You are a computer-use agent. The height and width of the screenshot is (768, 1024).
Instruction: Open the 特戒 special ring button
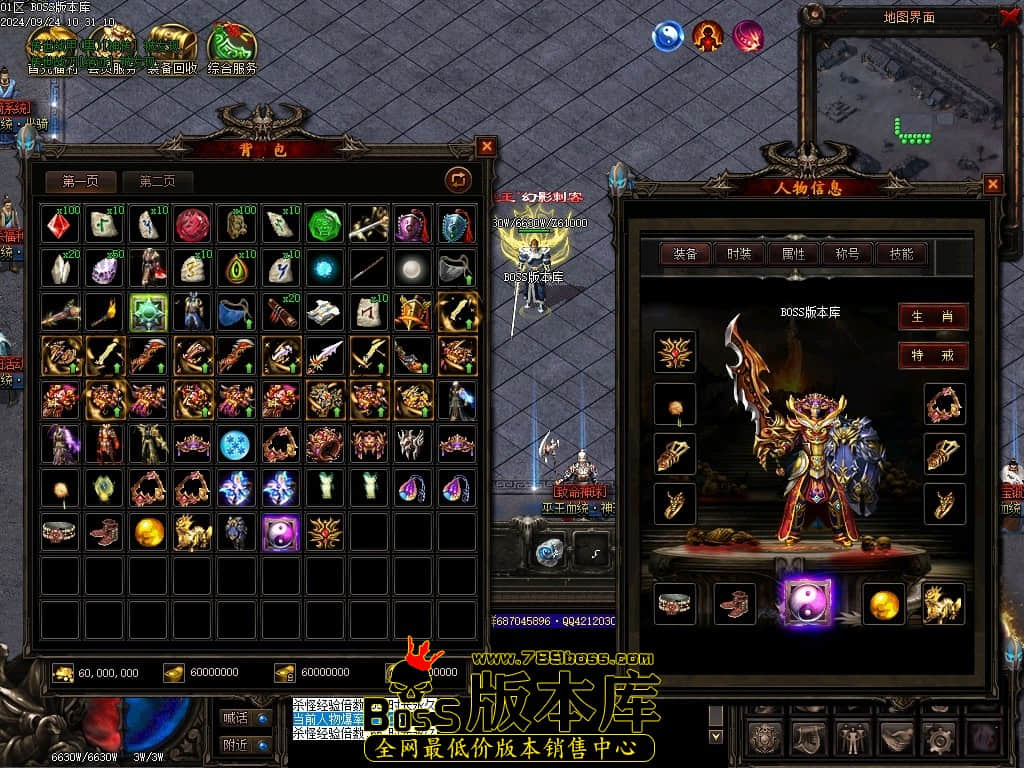pyautogui.click(x=932, y=355)
